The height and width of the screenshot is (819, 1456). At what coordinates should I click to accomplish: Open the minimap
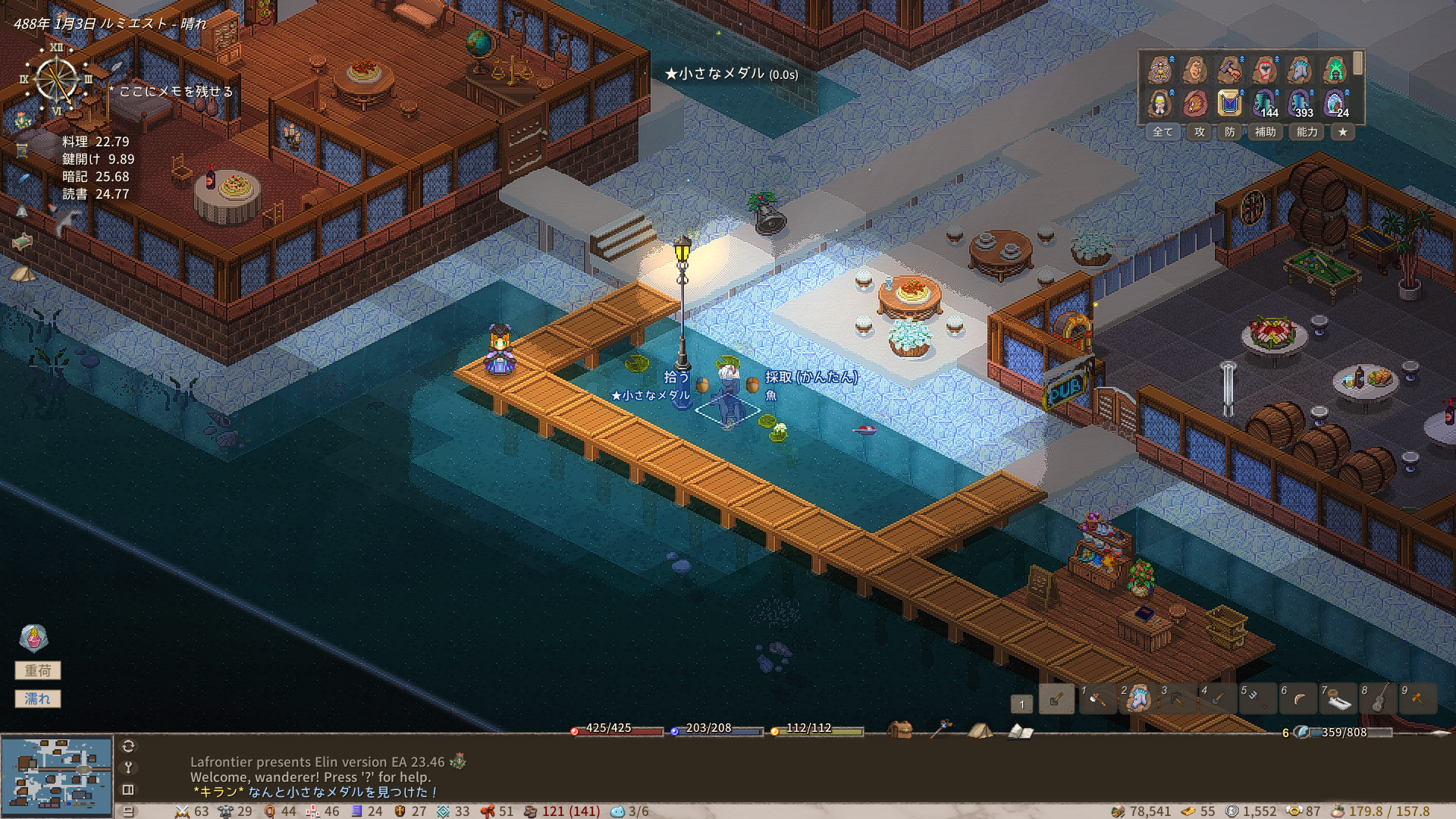[x=57, y=775]
